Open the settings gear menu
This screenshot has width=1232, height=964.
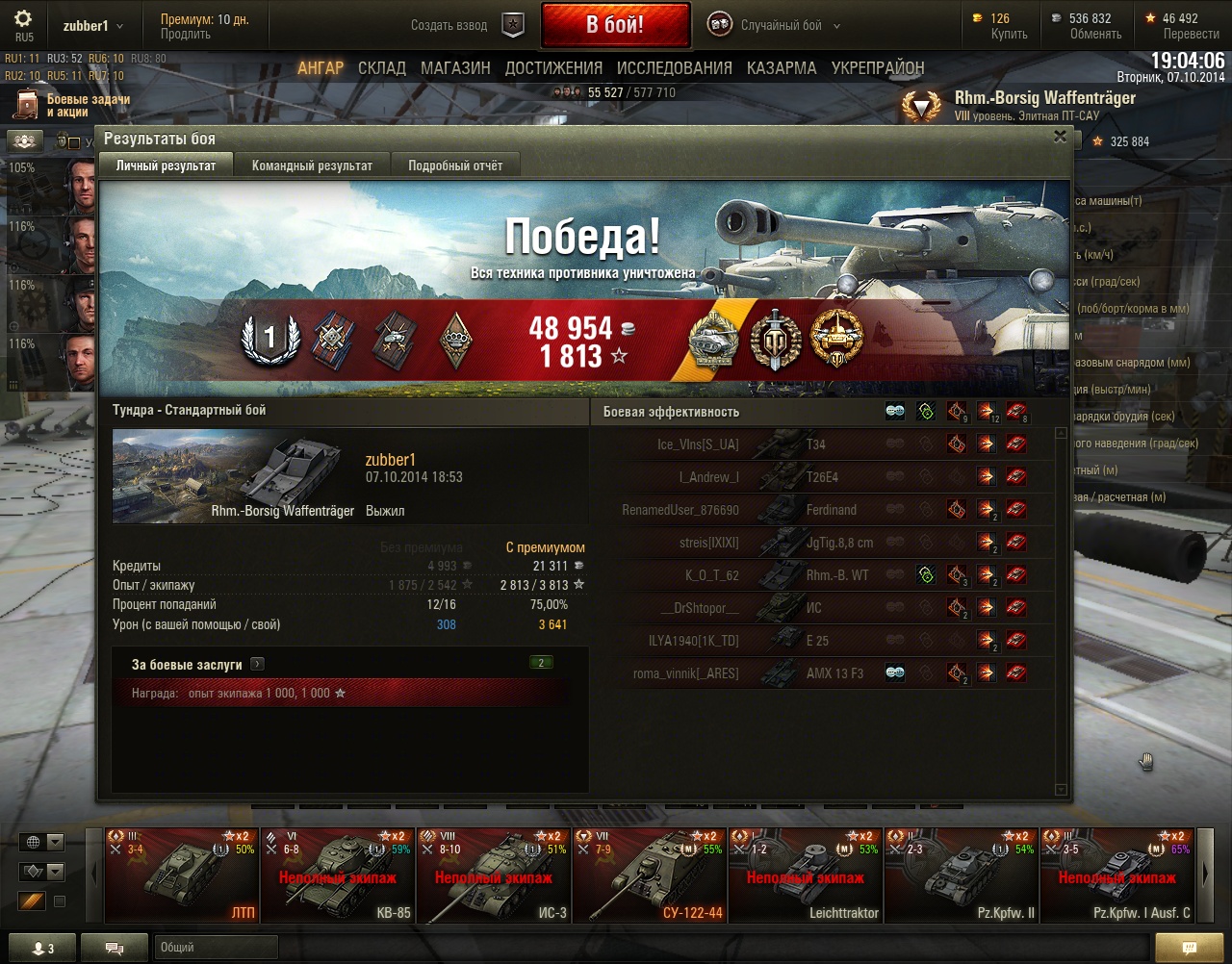(x=23, y=19)
